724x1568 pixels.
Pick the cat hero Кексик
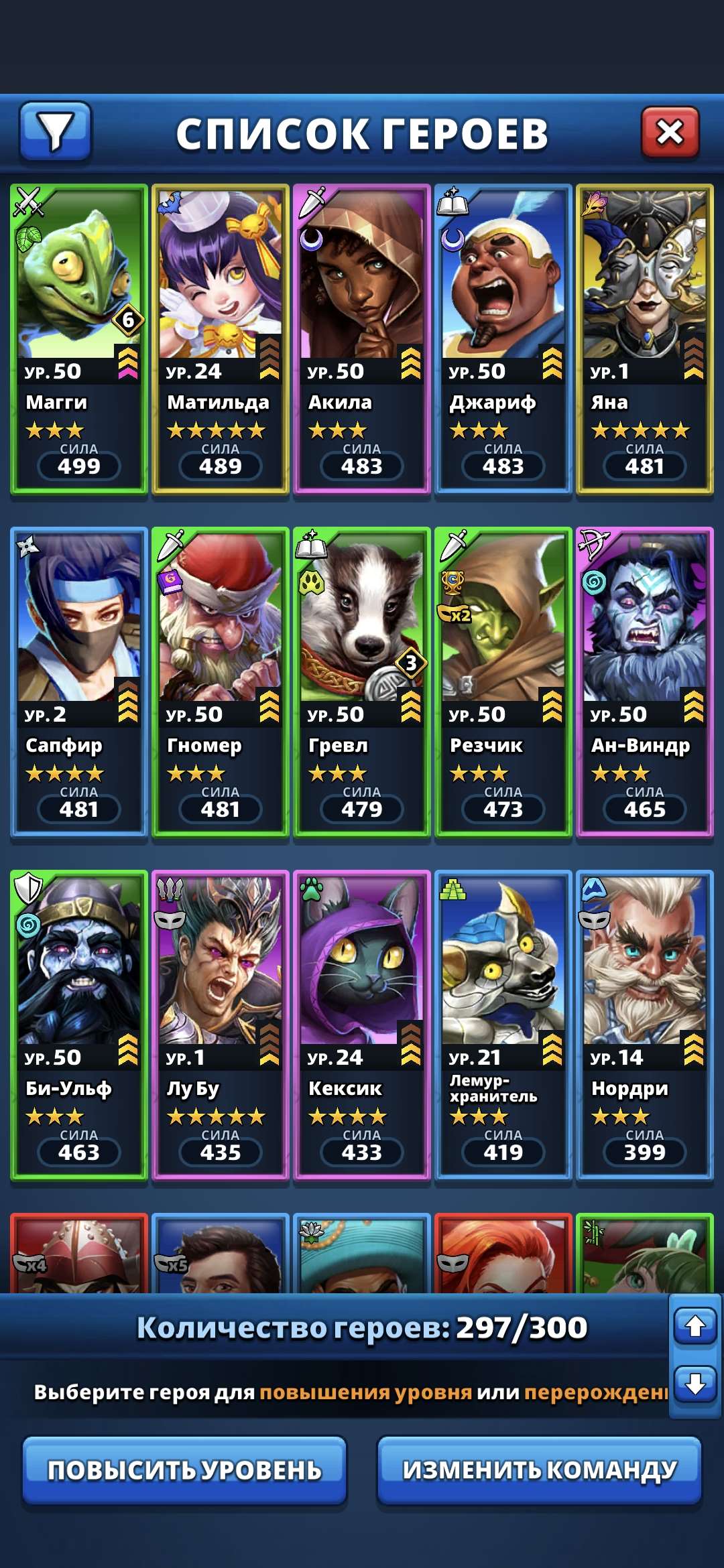pyautogui.click(x=362, y=1025)
